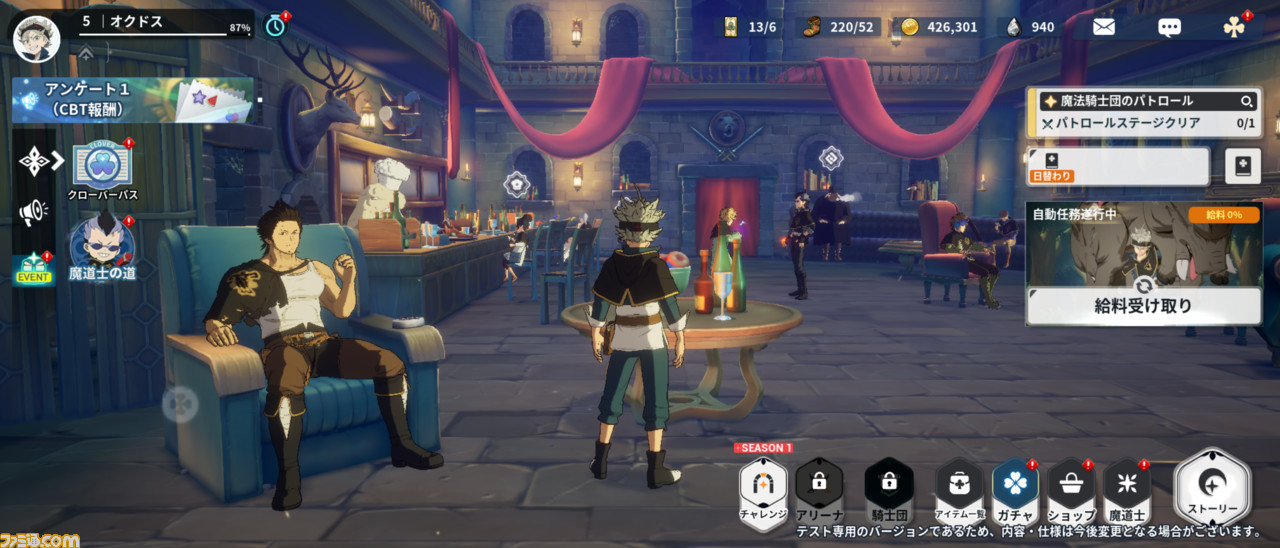Open the megaphone announcements
Screen dimensions: 1280x548
(33, 211)
